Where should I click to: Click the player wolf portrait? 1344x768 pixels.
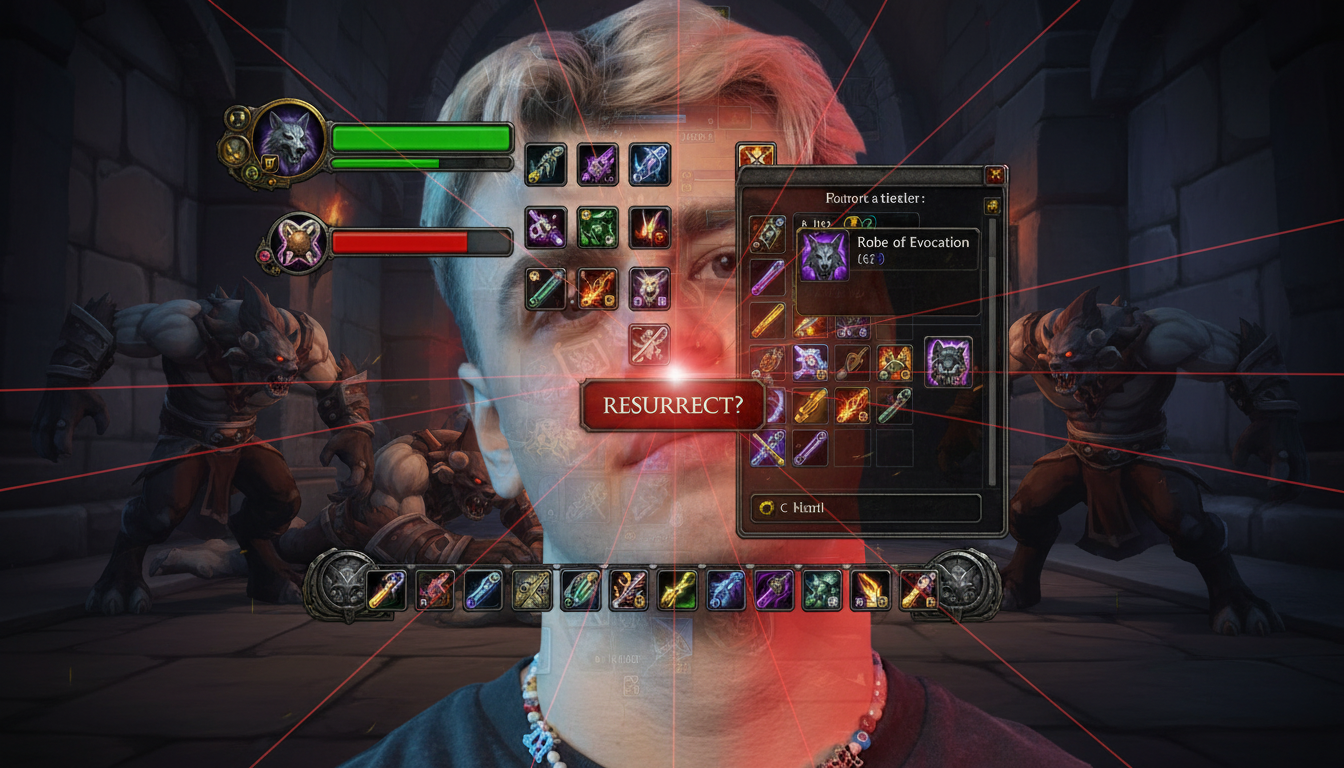(288, 138)
